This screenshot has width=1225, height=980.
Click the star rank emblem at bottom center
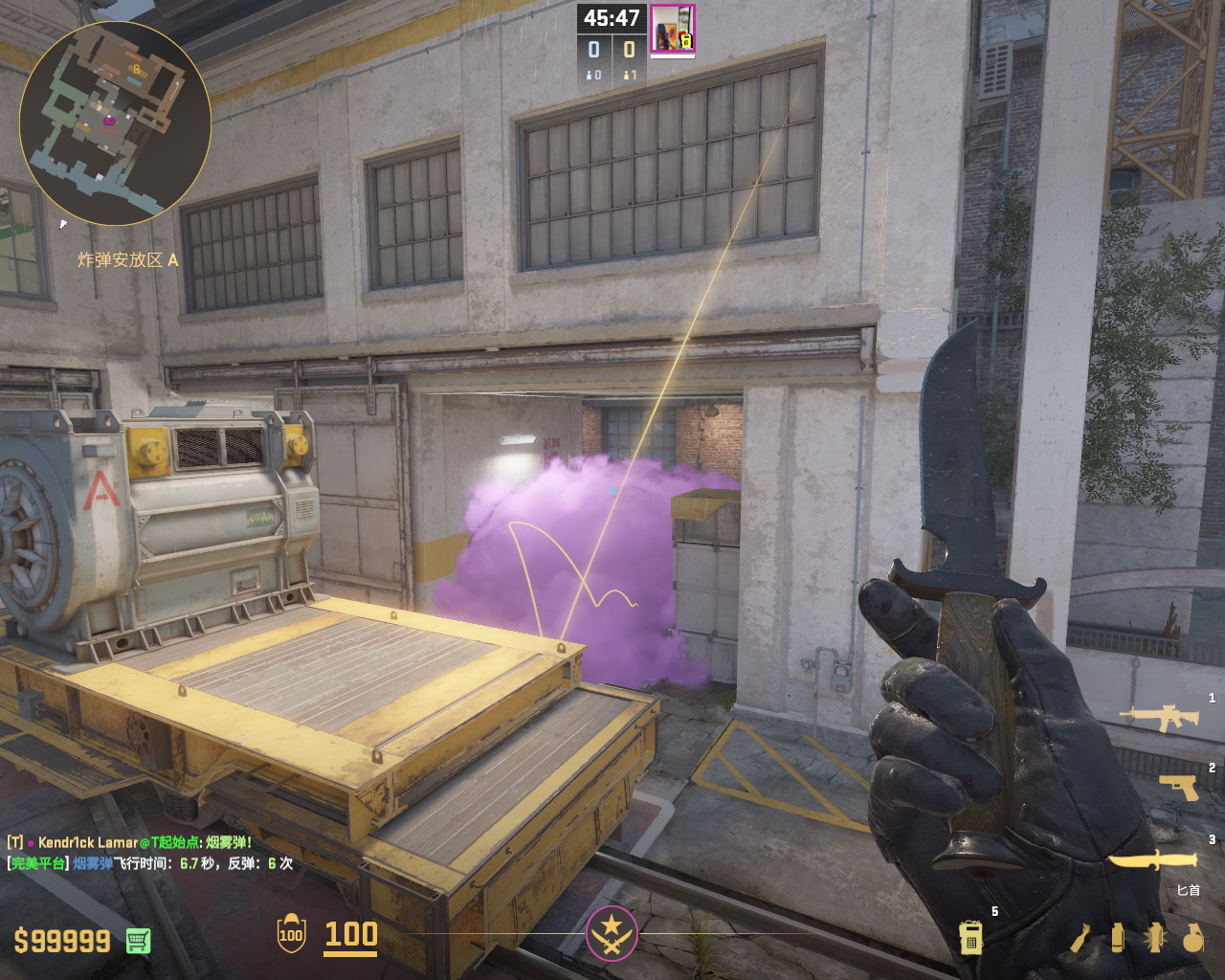612,932
